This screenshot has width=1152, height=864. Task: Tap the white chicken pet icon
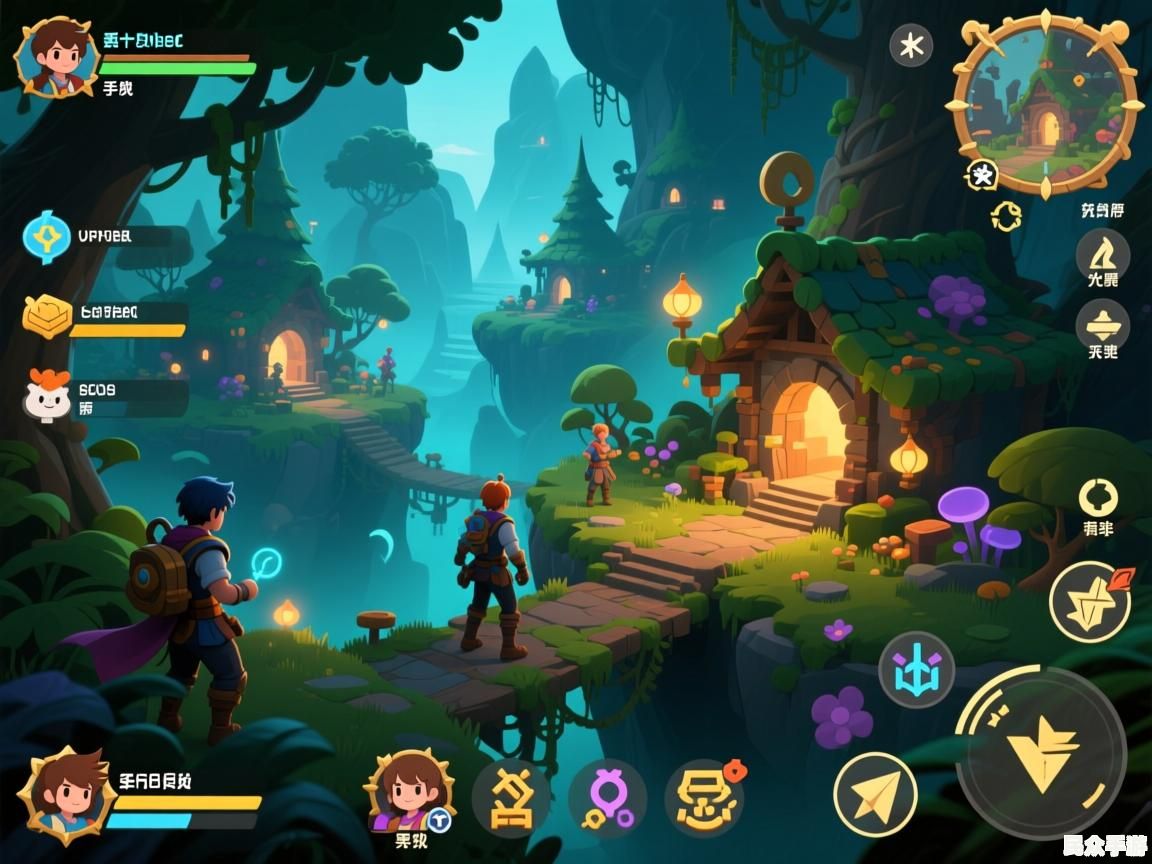(47, 394)
